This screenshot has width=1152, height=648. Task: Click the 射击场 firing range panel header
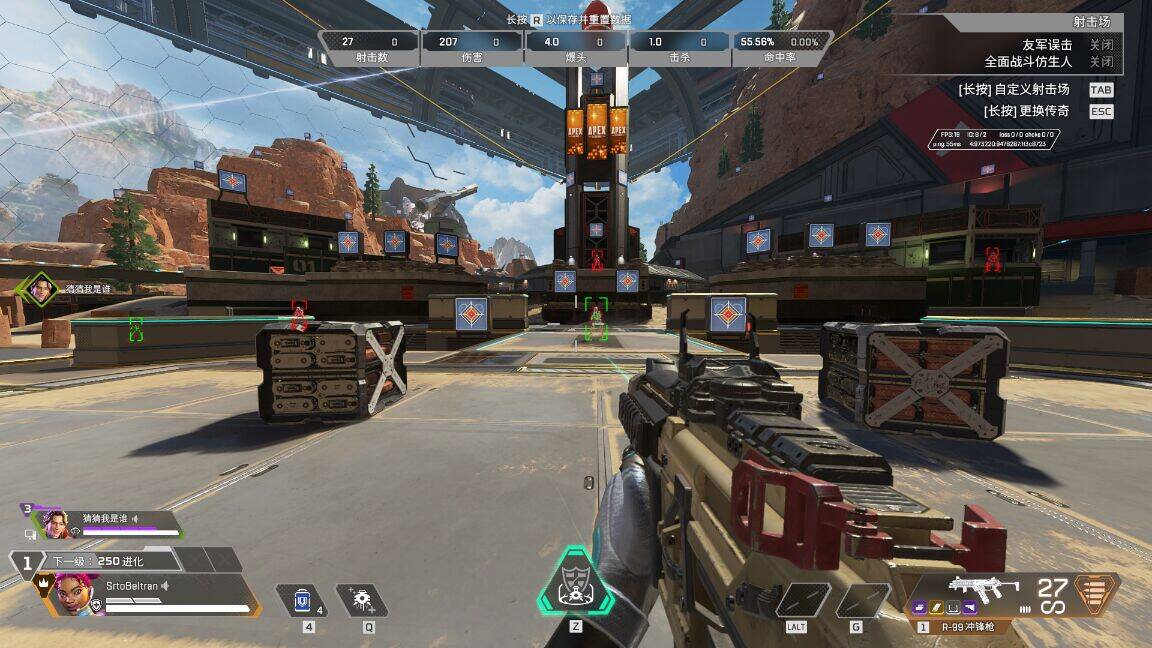coord(1091,21)
